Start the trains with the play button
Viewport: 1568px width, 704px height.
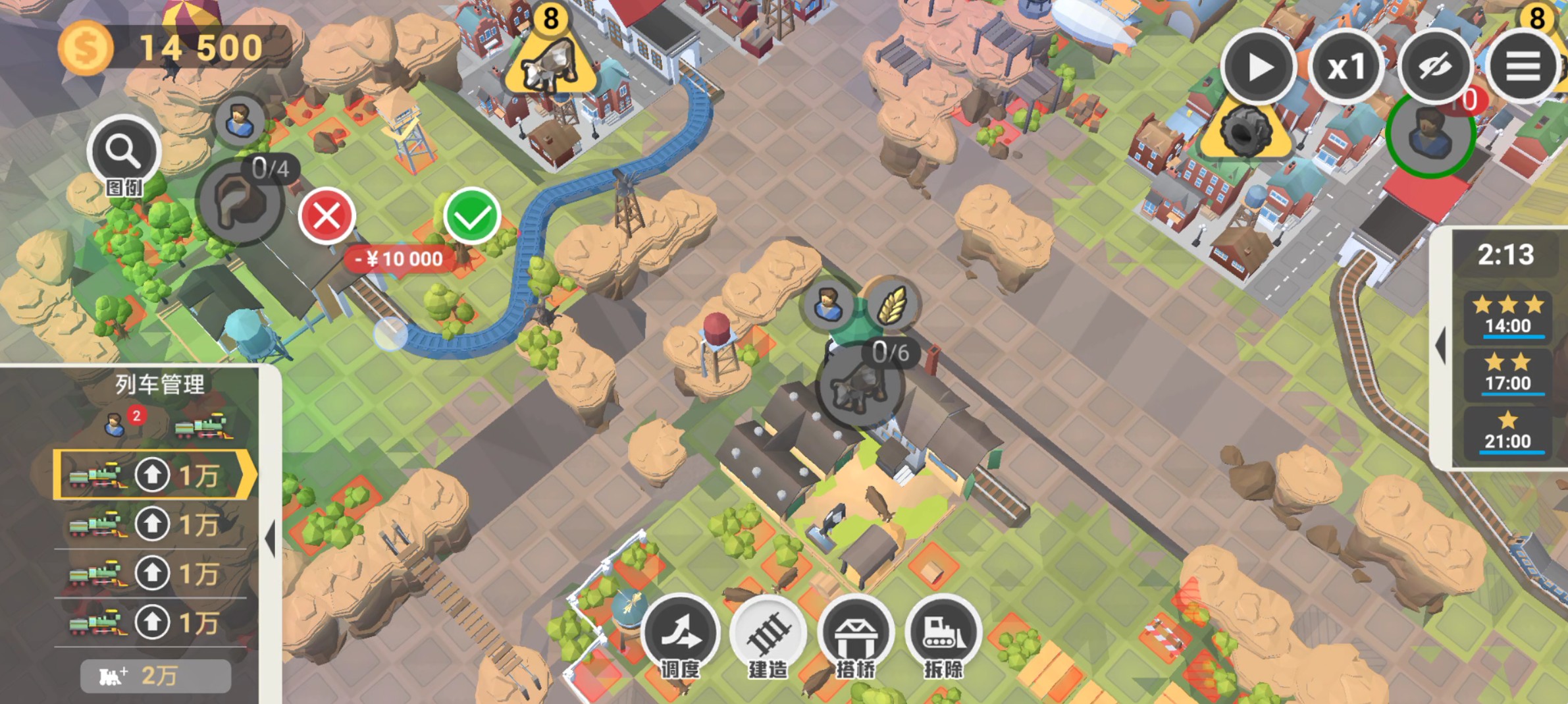(1259, 67)
